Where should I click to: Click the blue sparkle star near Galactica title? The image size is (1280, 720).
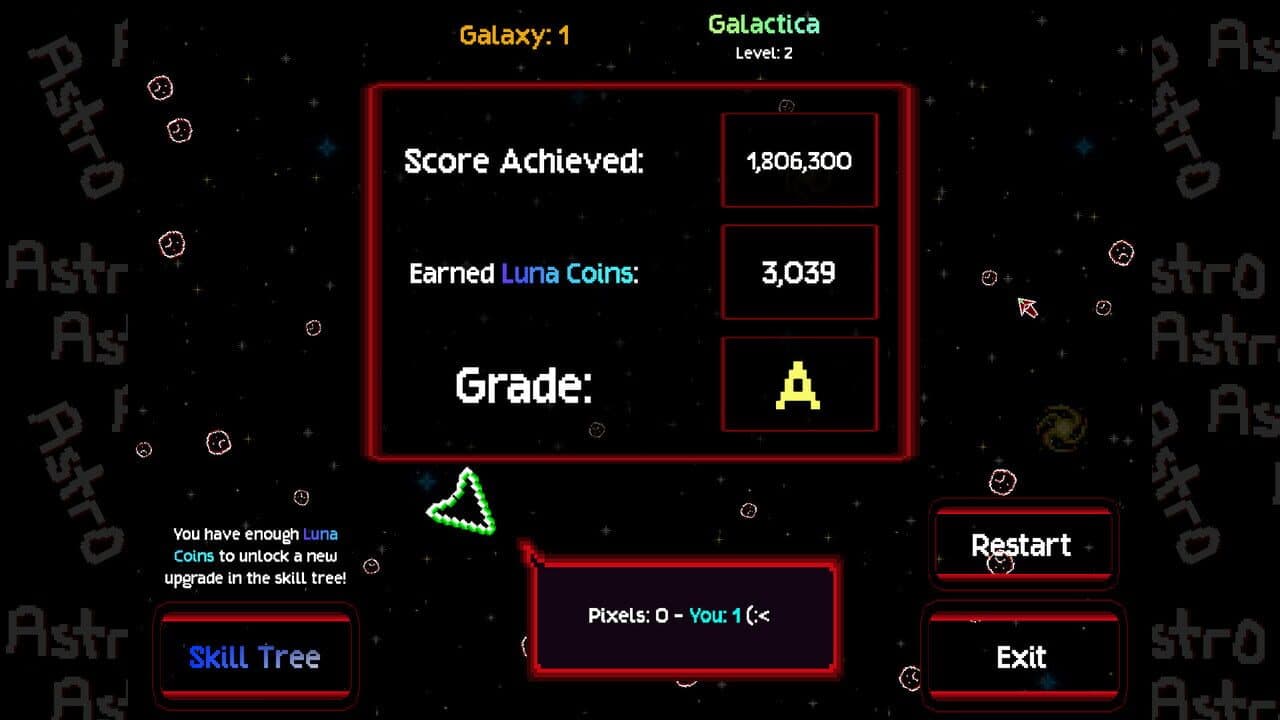click(x=326, y=148)
